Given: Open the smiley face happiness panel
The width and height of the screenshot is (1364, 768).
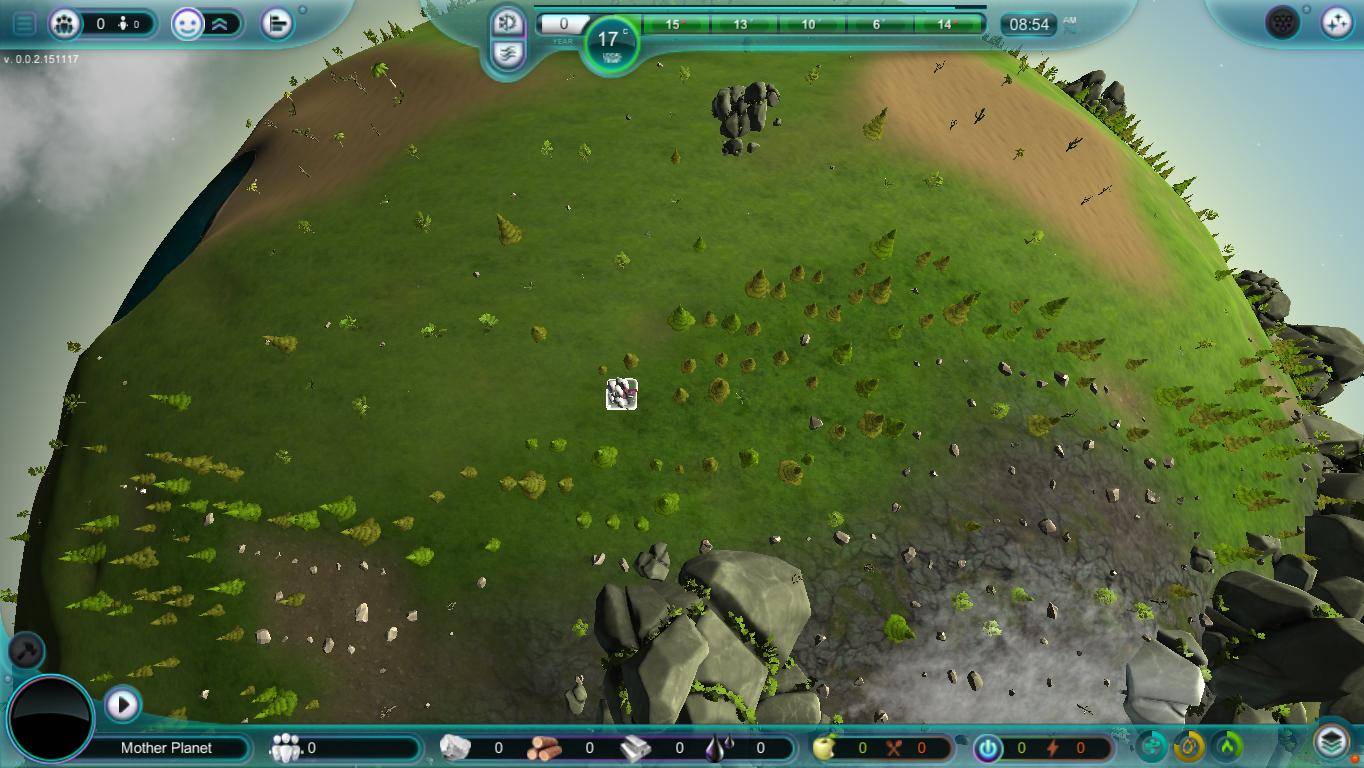Looking at the screenshot, I should (x=187, y=24).
